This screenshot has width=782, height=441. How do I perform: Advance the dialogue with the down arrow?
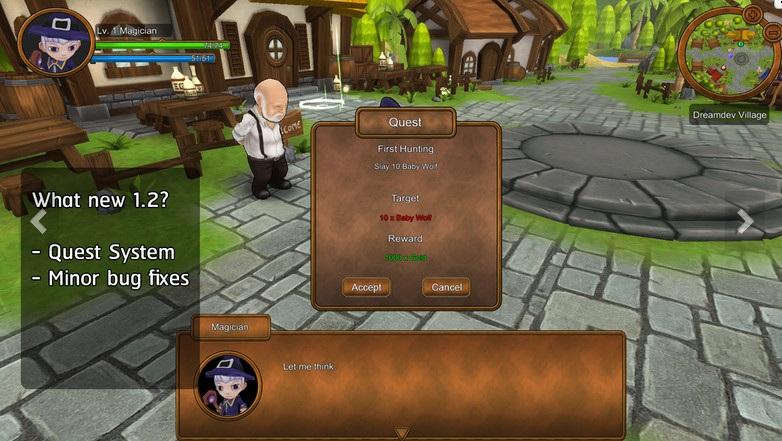pos(402,434)
